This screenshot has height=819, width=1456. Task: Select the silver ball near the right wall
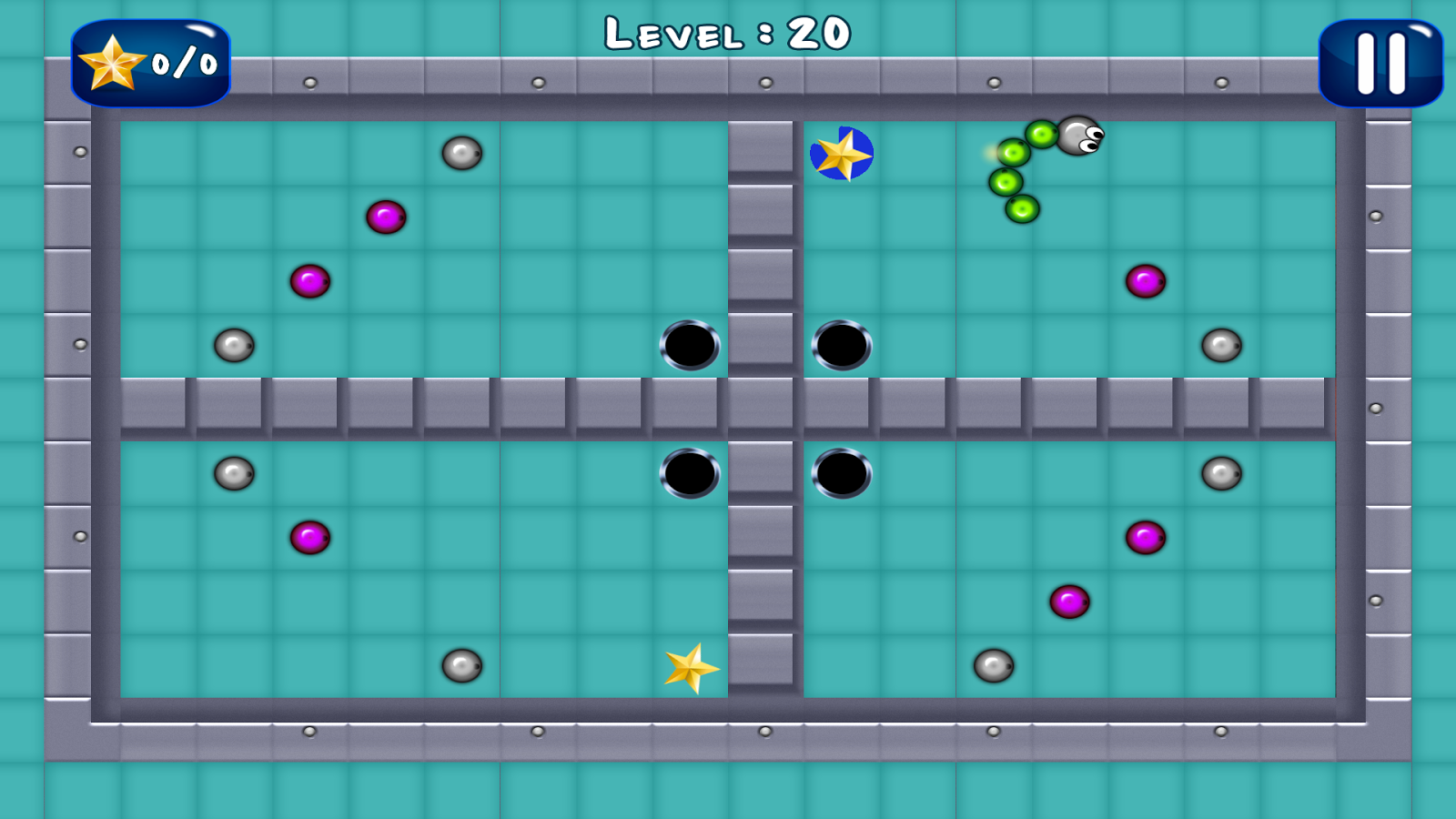(1219, 346)
